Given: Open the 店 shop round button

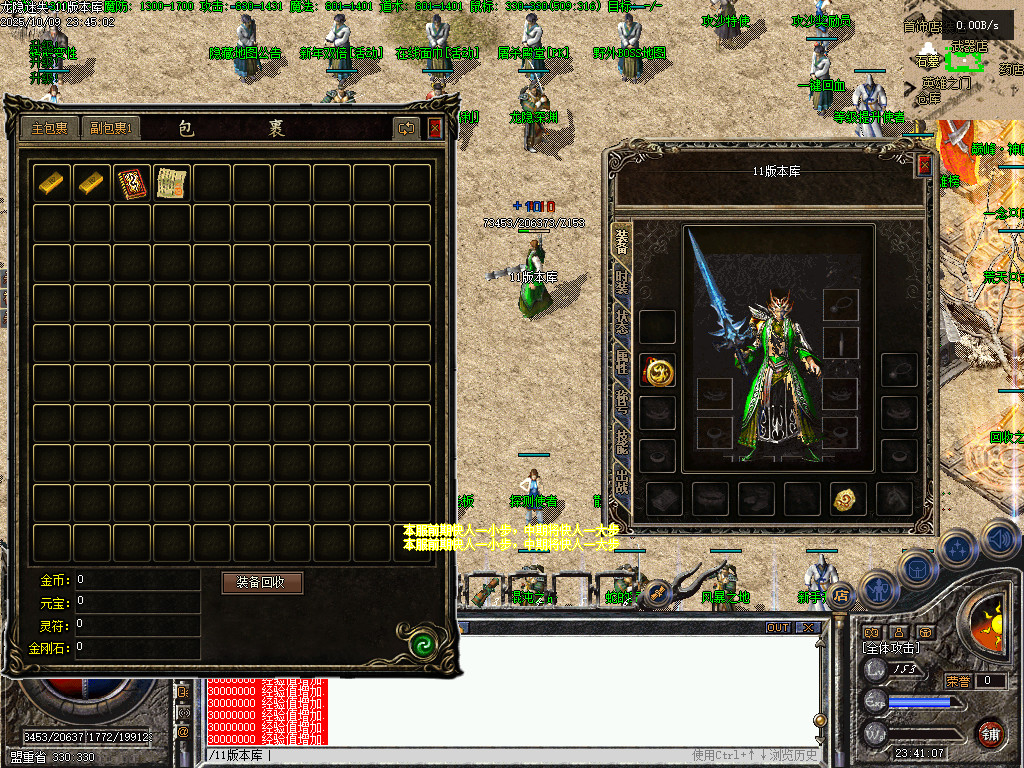Looking at the screenshot, I should point(841,595).
